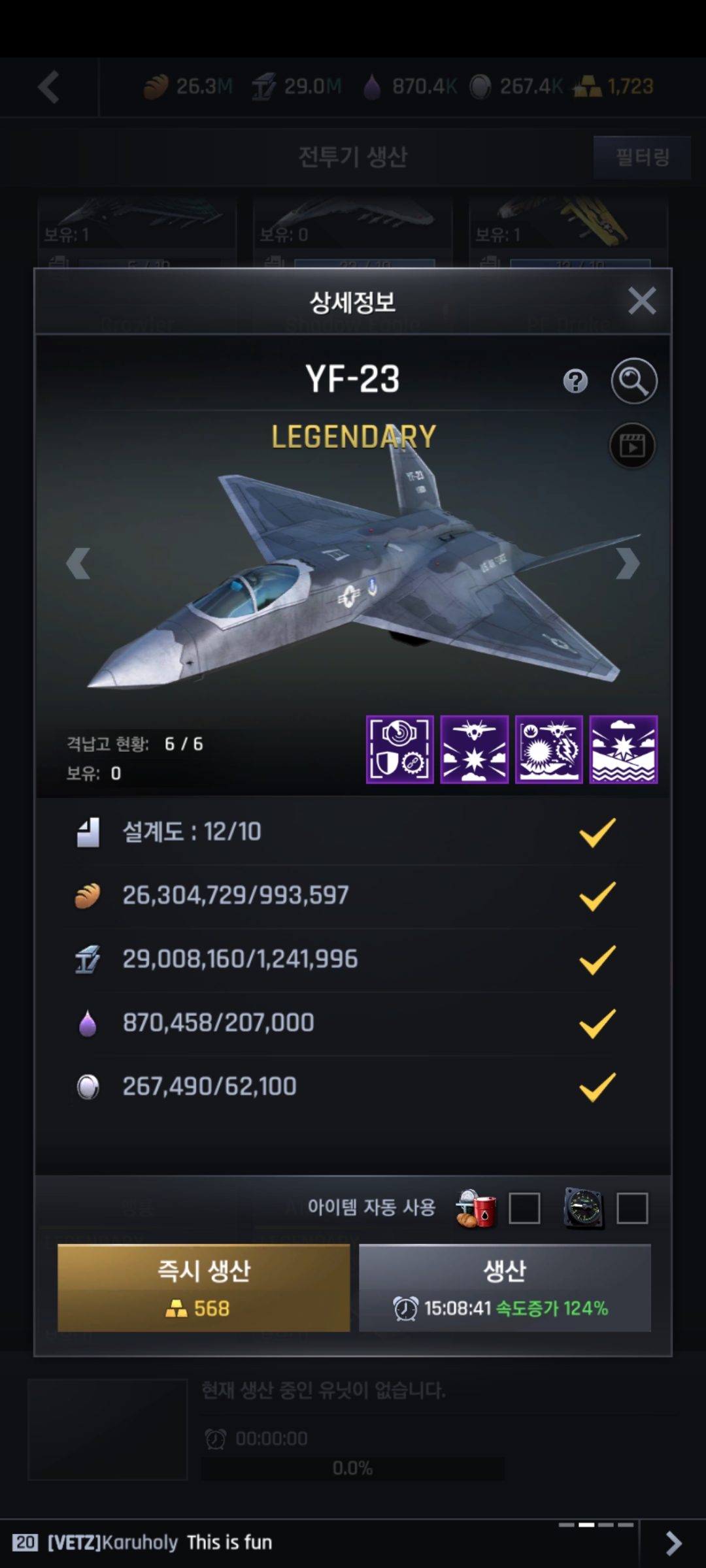This screenshot has width=706, height=1568.
Task: Instantly produce with 즉시 생산 for 568 gold
Action: 204,1288
